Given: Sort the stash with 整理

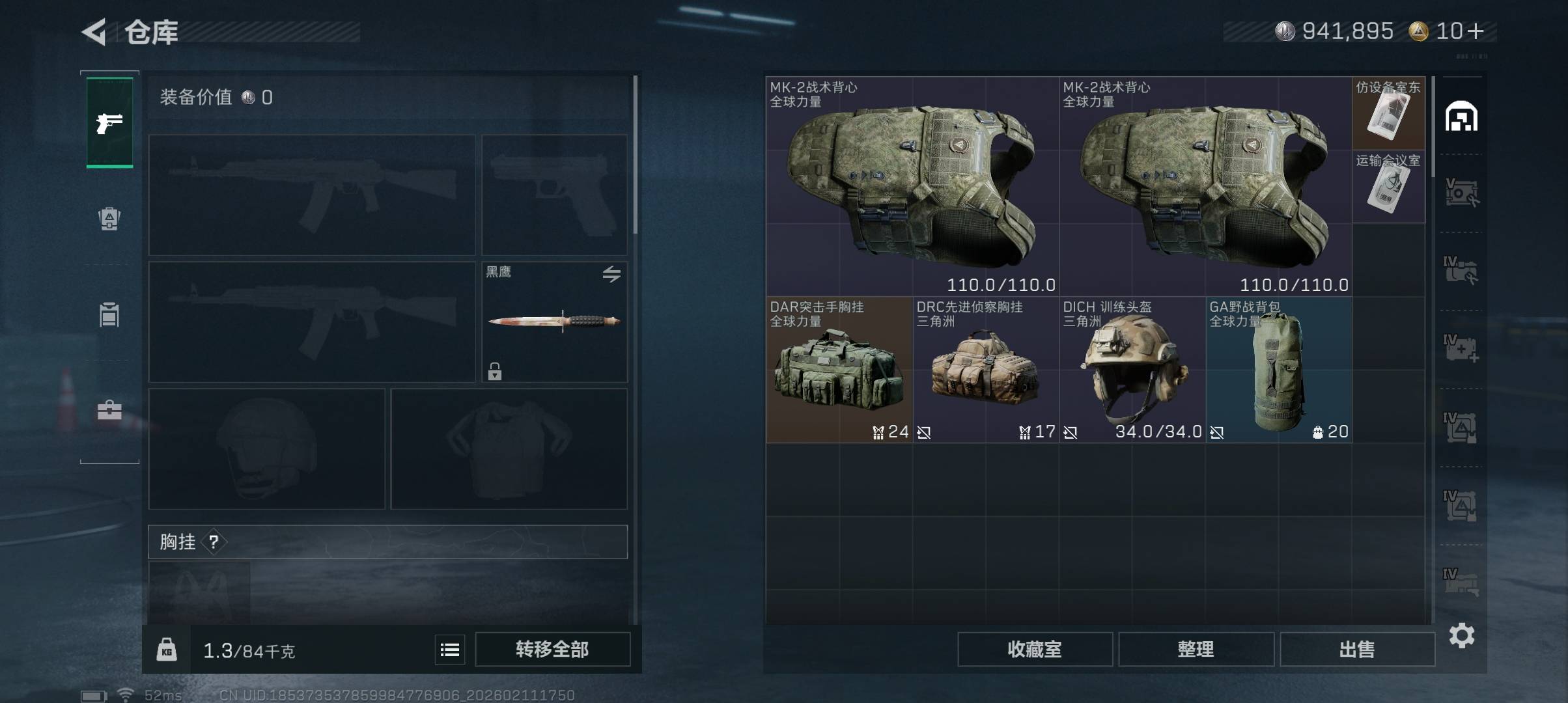Looking at the screenshot, I should (x=1196, y=650).
